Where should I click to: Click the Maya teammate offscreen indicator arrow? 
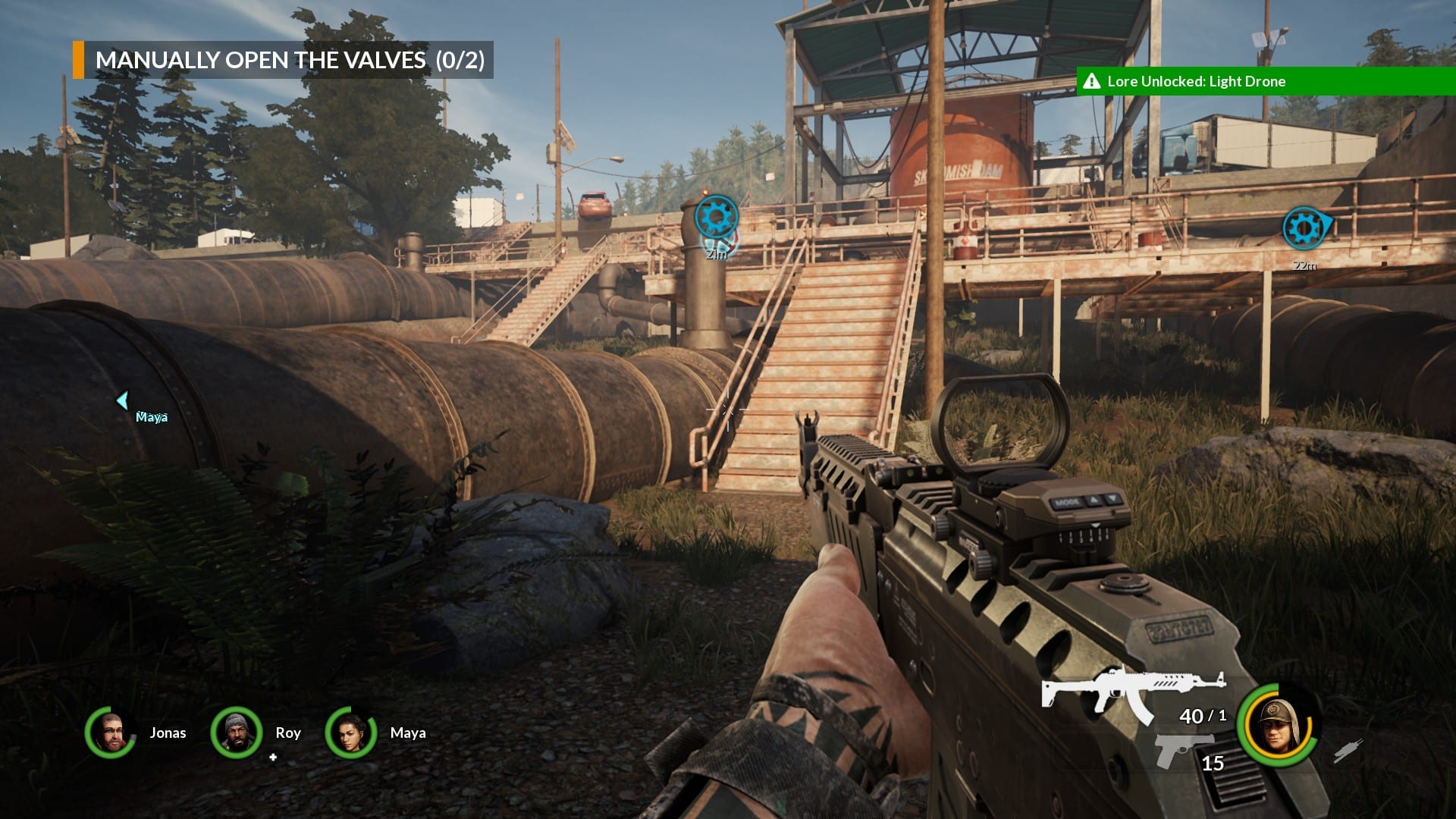(123, 400)
